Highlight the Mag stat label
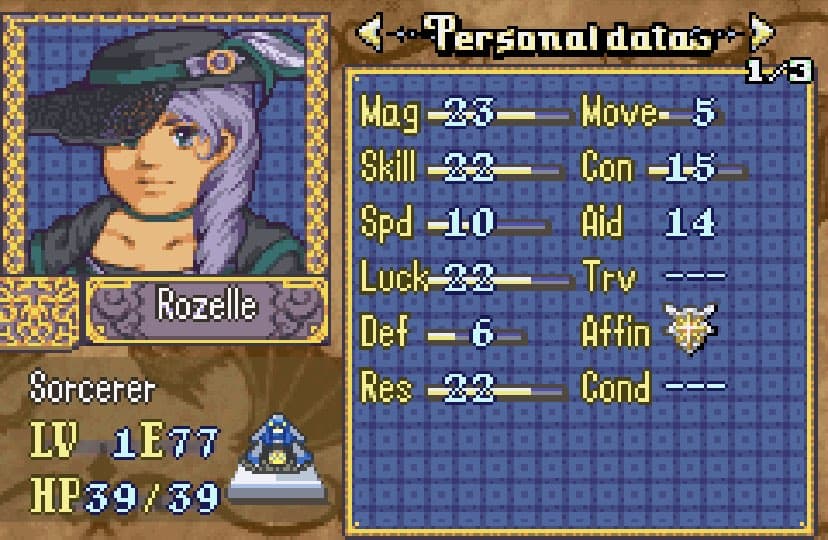 pyautogui.click(x=390, y=112)
